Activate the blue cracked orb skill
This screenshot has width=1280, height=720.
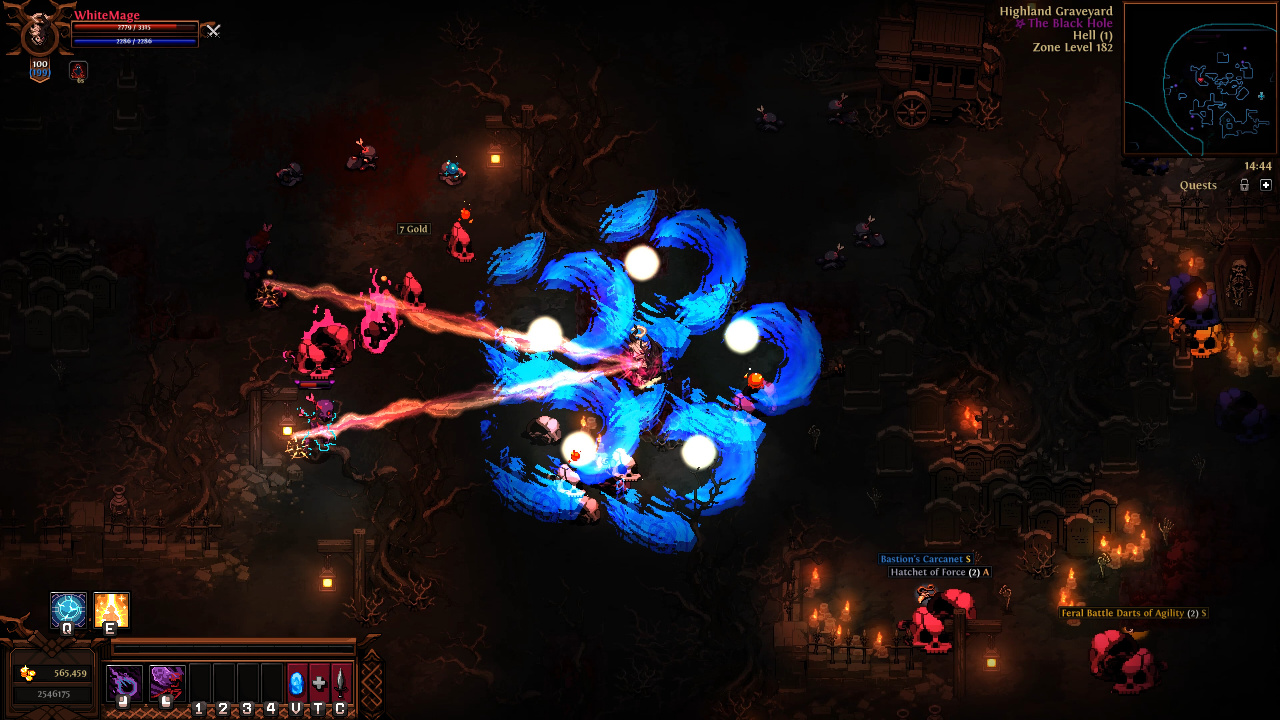click(x=68, y=610)
